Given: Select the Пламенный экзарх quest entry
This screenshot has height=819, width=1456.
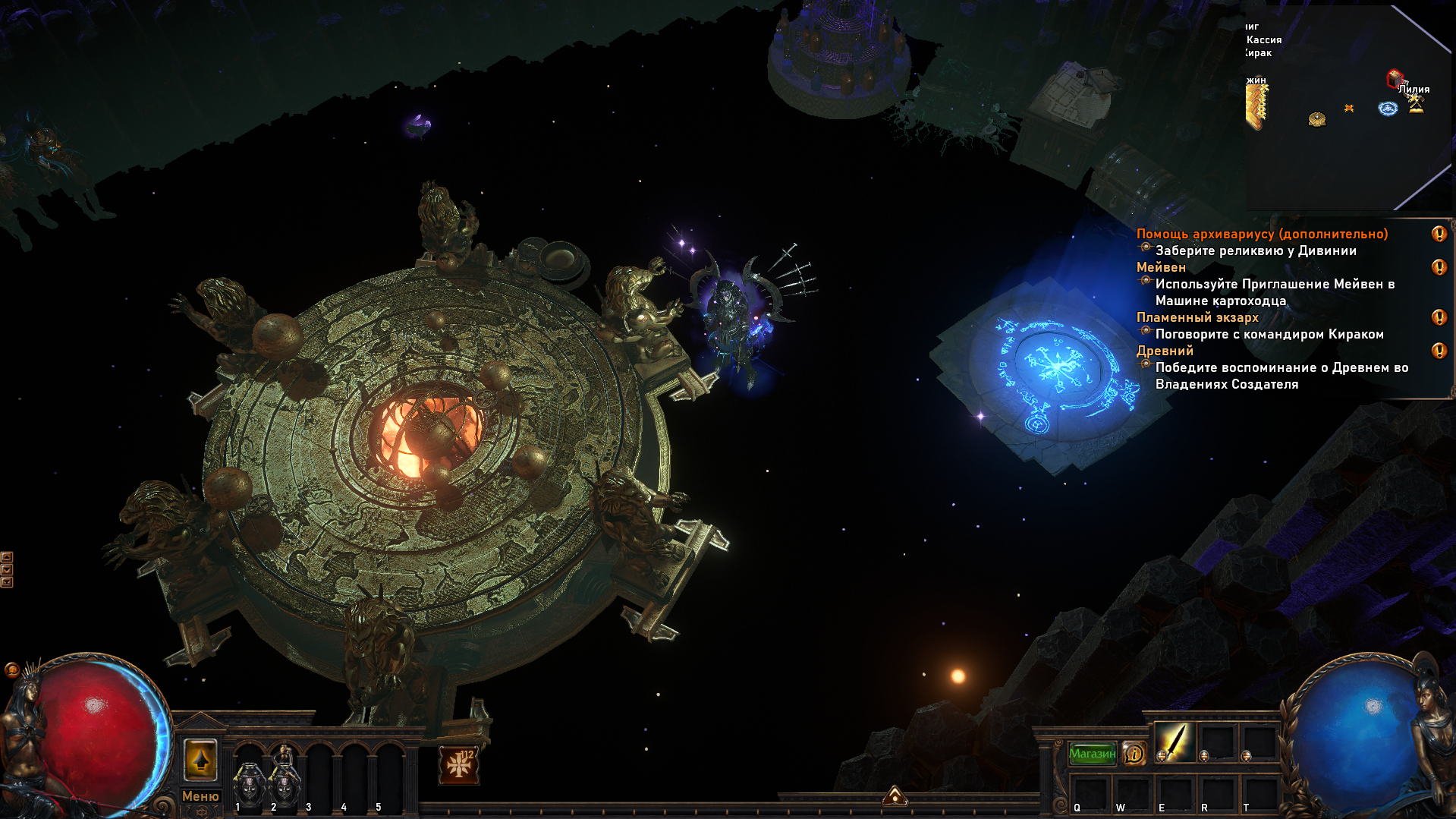Looking at the screenshot, I should (1197, 317).
